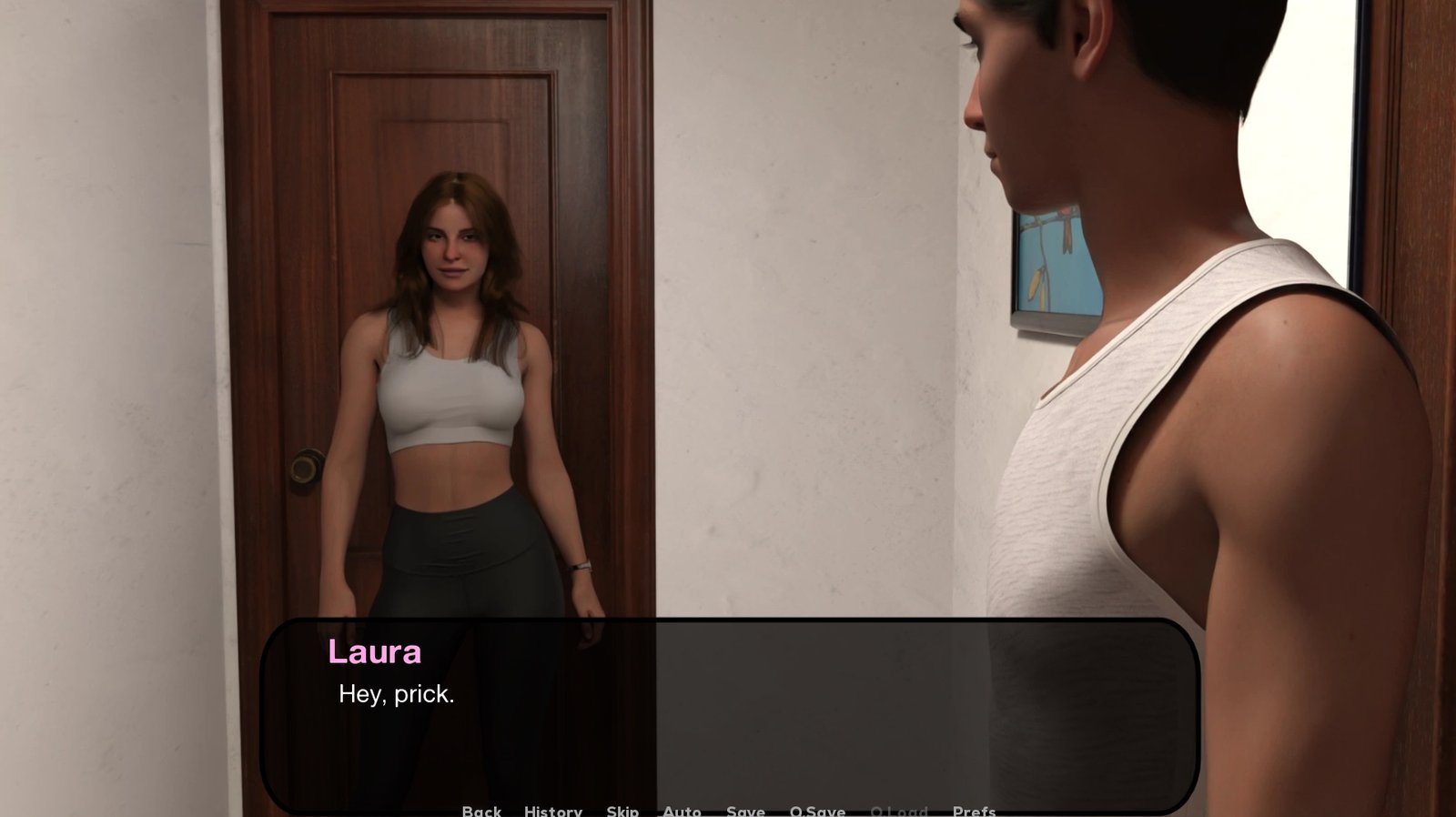The height and width of the screenshot is (817, 1456).
Task: Open the Prefs settings menu
Action: [974, 811]
